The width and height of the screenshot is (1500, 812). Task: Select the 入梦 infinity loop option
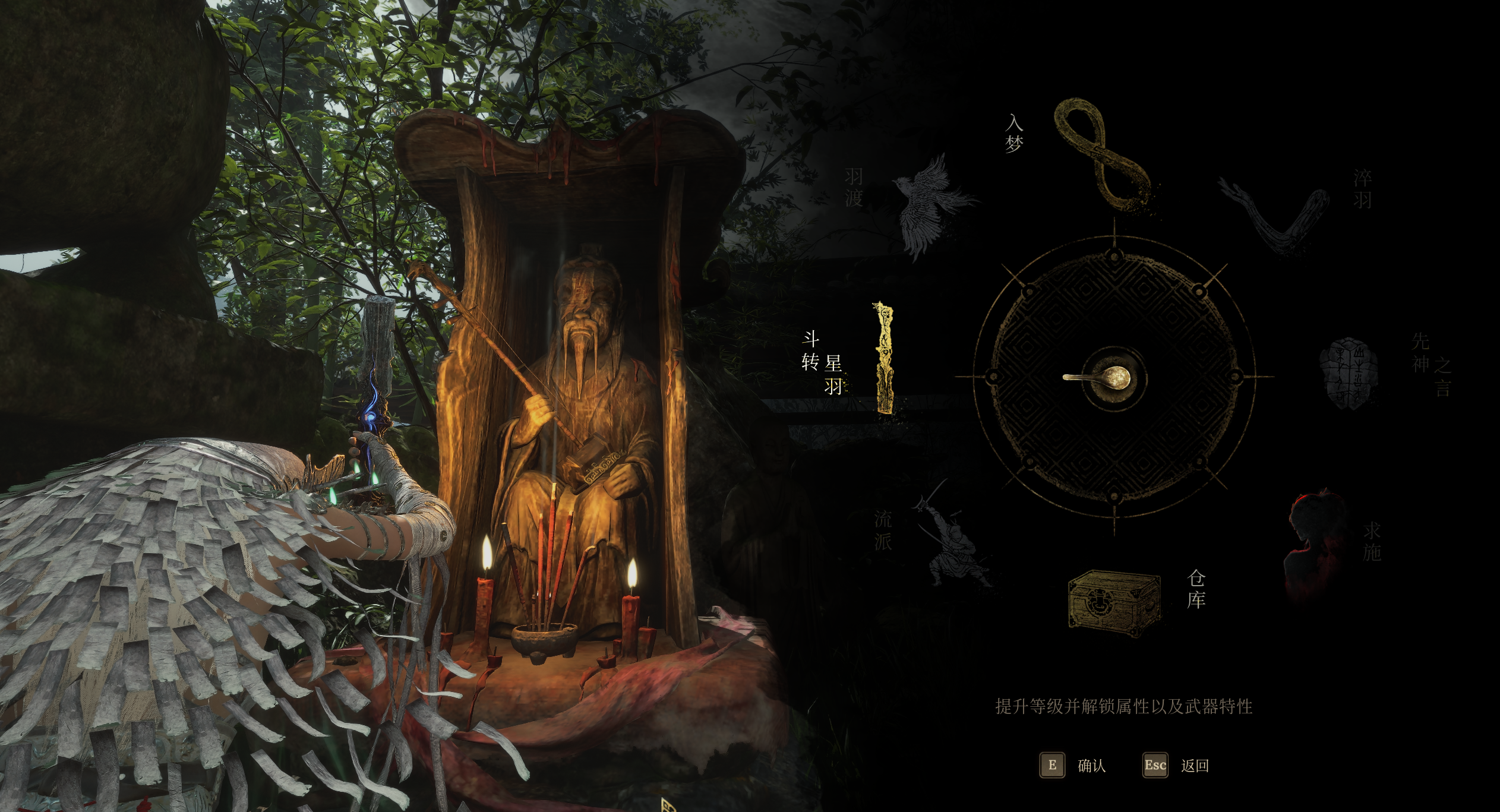click(1101, 156)
